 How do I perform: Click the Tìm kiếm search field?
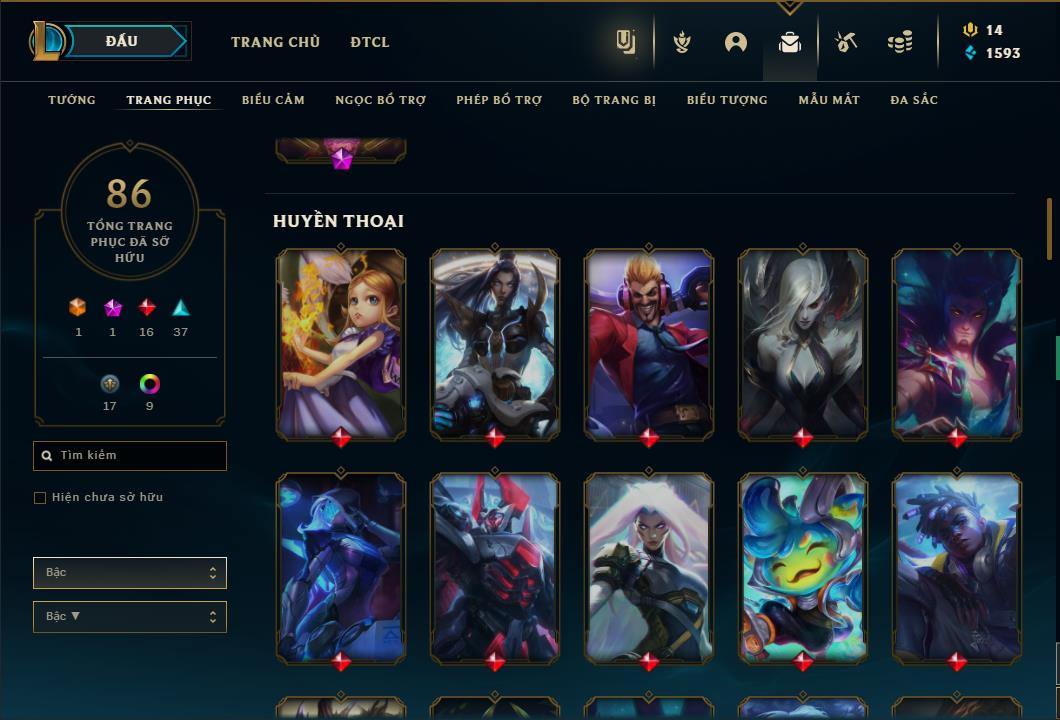(x=130, y=456)
